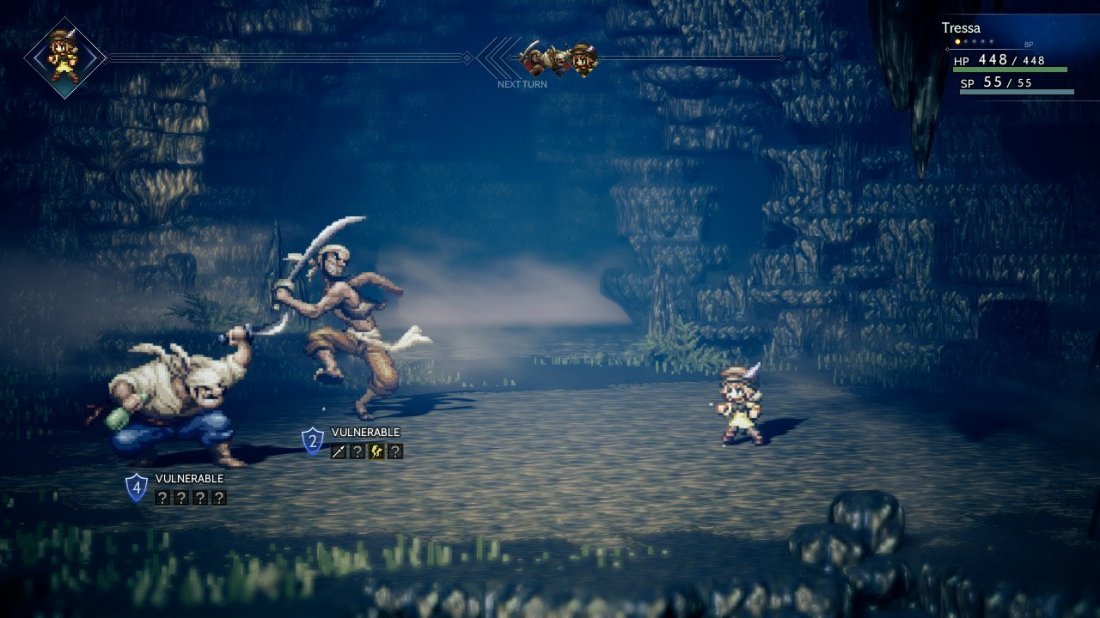Image resolution: width=1100 pixels, height=618 pixels.
Task: Inspect the lightning weakness icon
Action: [377, 451]
